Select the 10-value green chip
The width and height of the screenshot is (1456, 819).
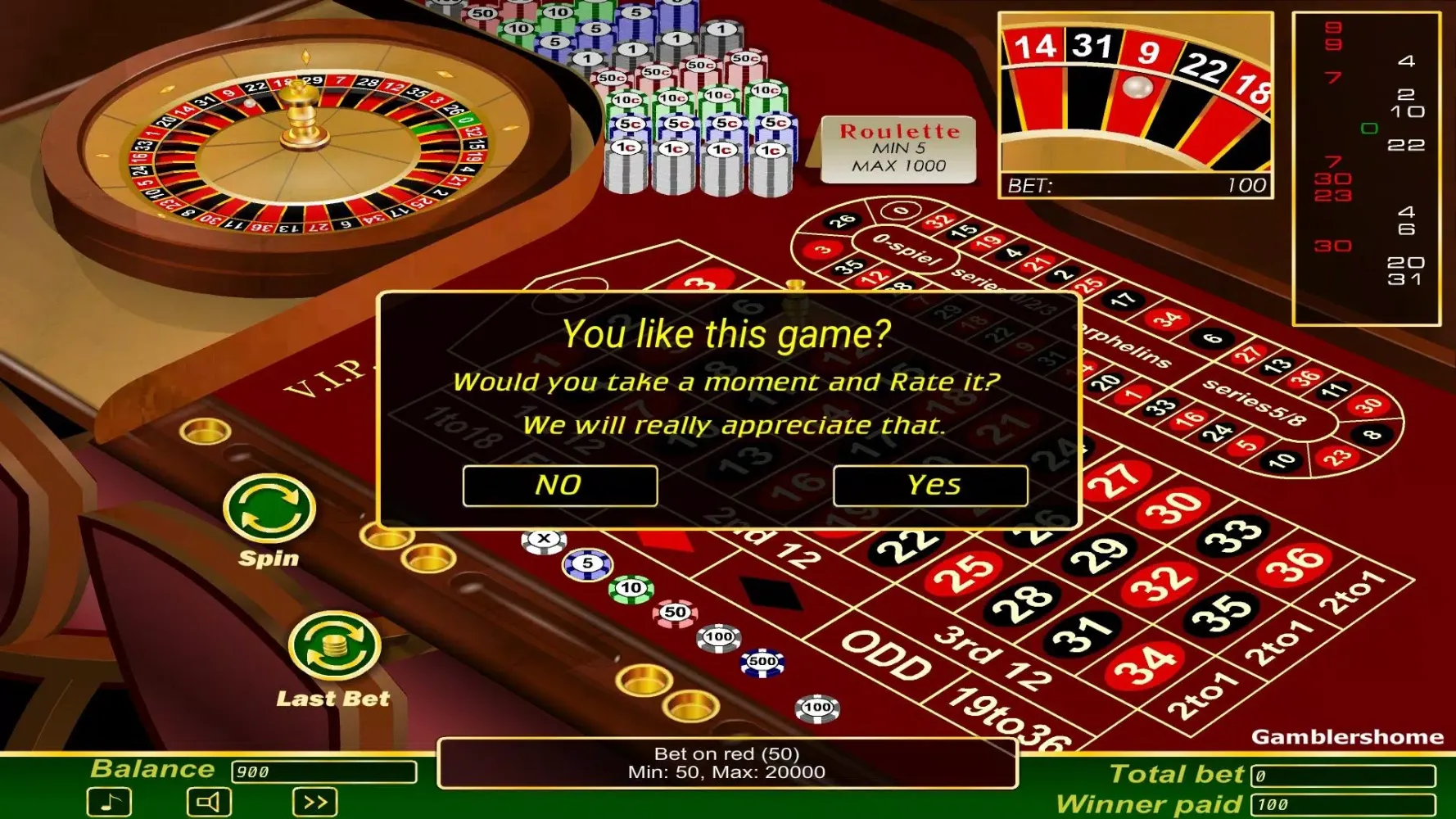pyautogui.click(x=629, y=587)
